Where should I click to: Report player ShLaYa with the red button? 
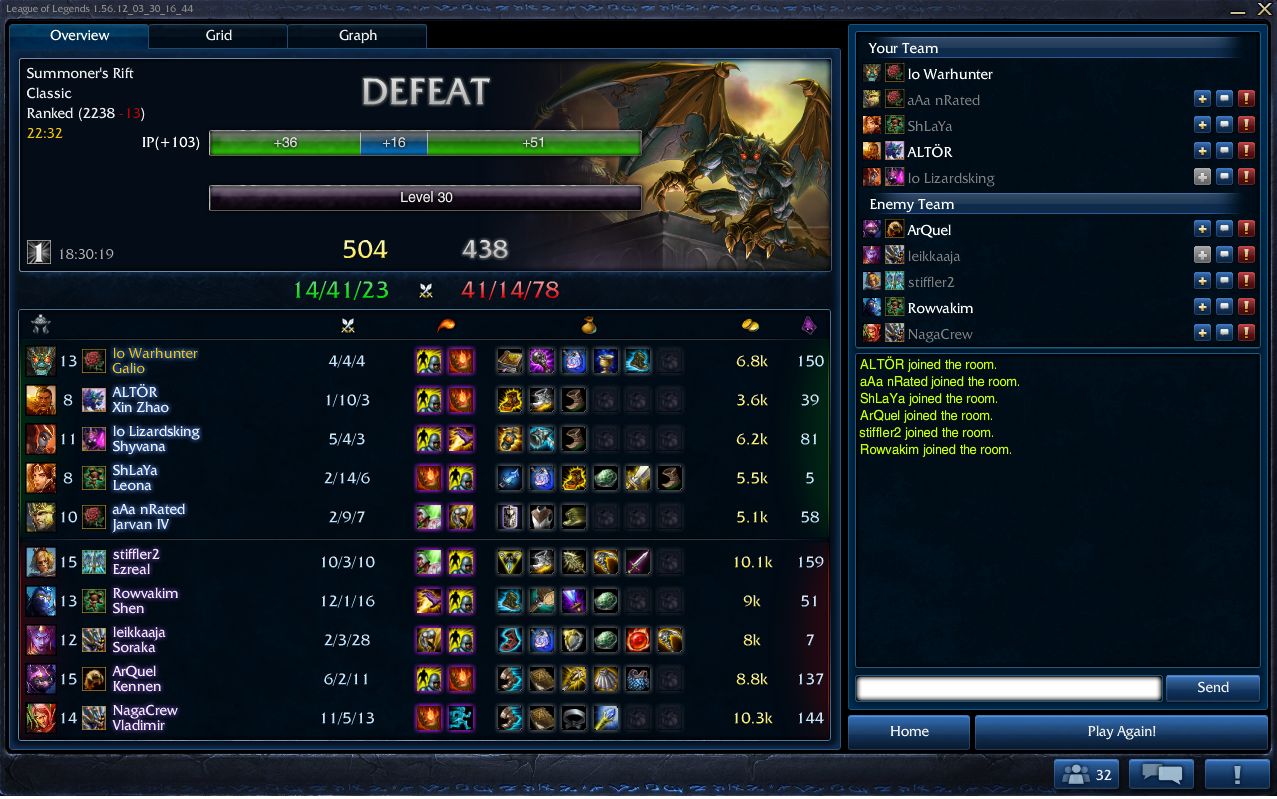click(x=1246, y=125)
